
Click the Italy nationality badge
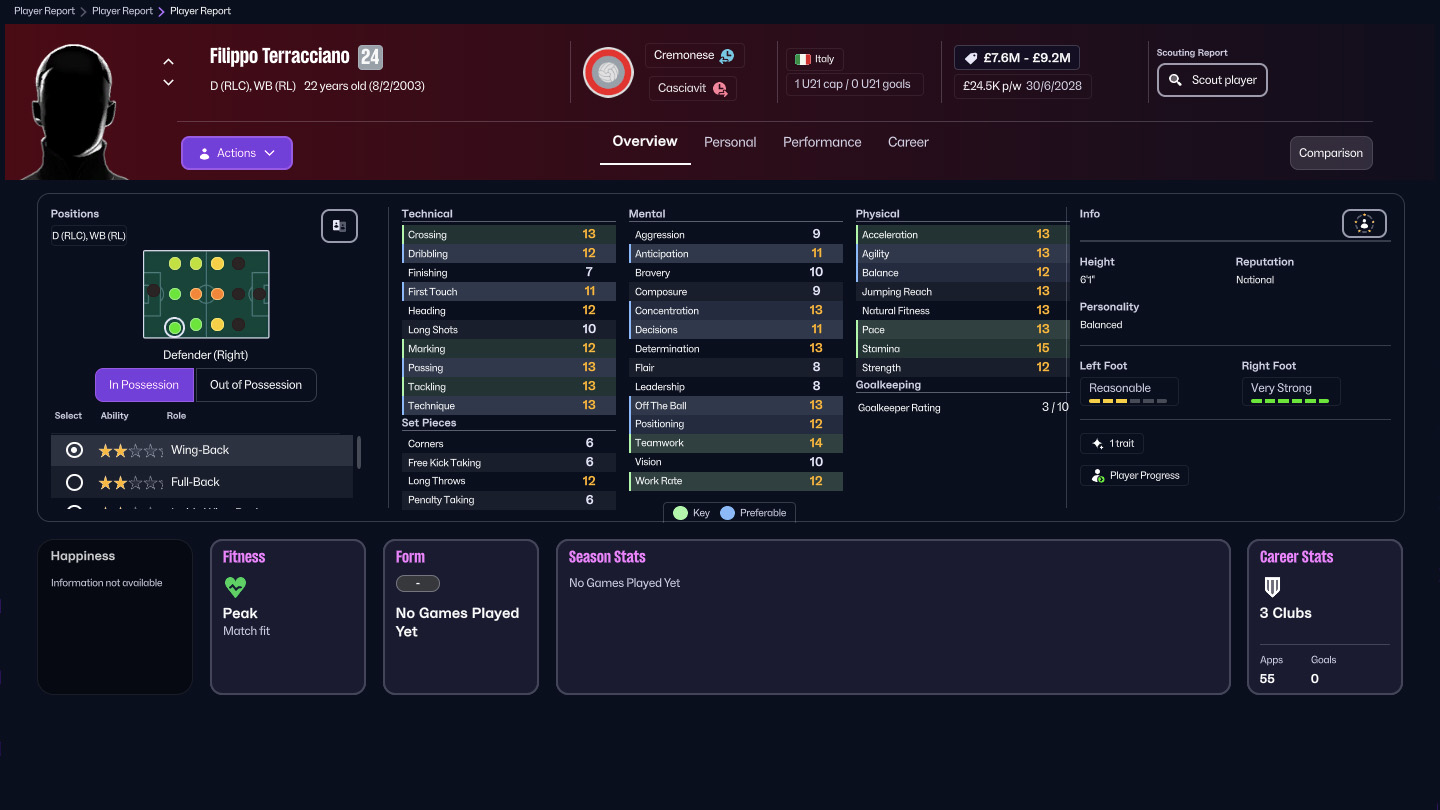[x=814, y=58]
